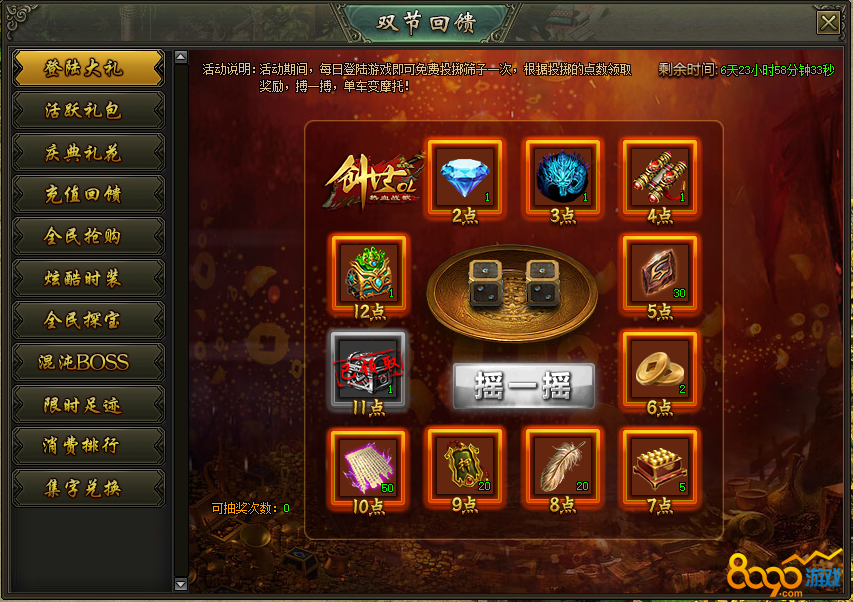Close the 双节回馈 event window

(x=827, y=23)
